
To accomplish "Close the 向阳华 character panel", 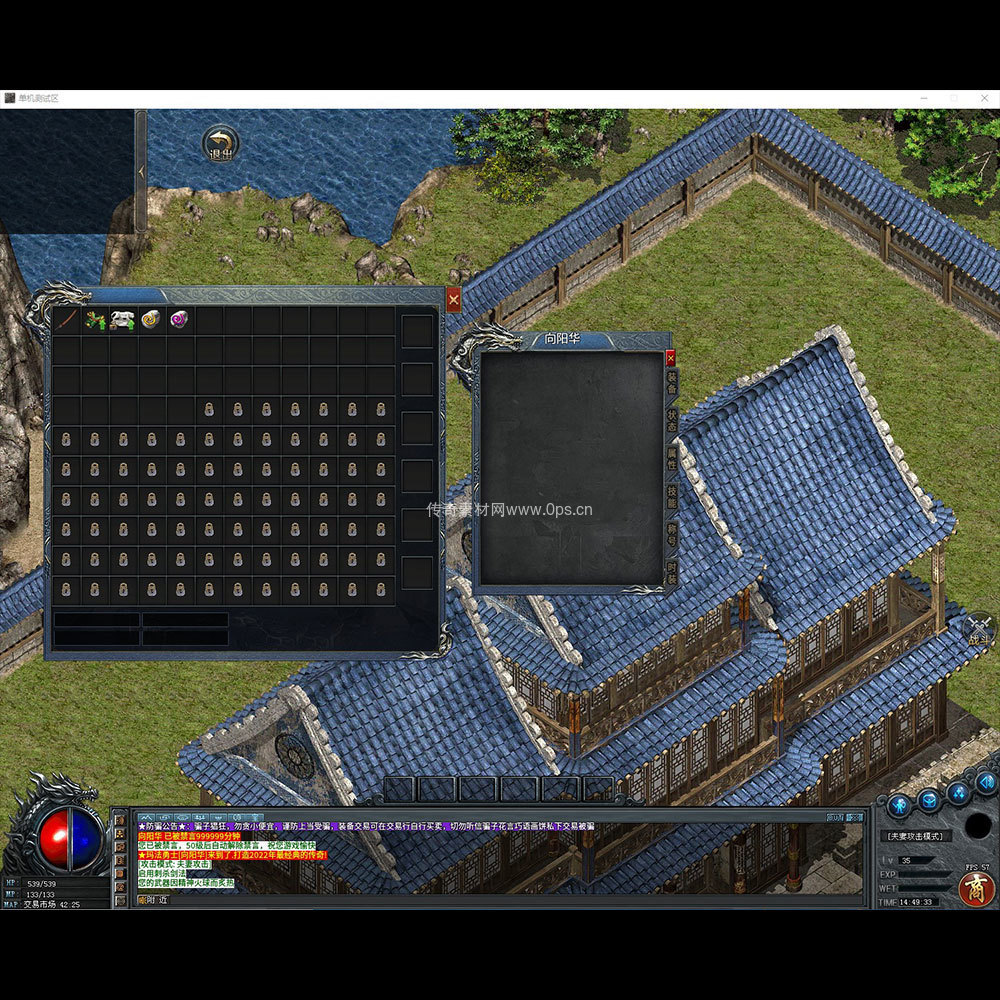I will click(670, 357).
